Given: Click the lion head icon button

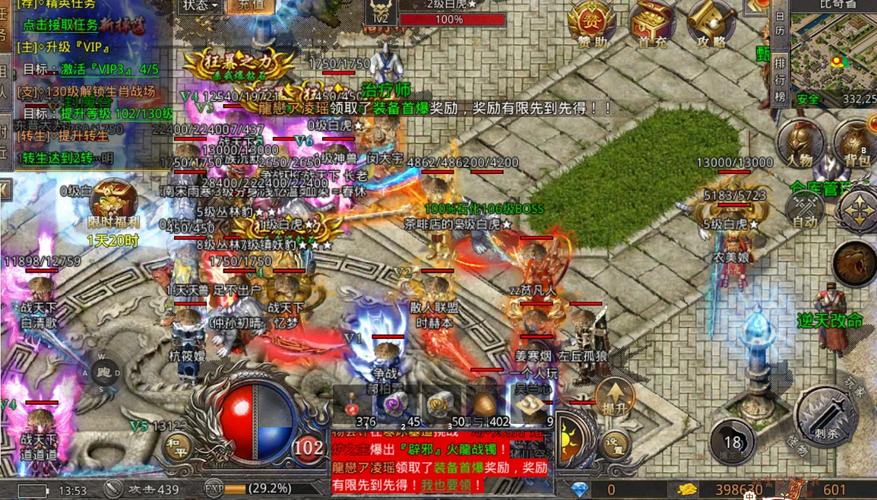Looking at the screenshot, I should tap(853, 264).
